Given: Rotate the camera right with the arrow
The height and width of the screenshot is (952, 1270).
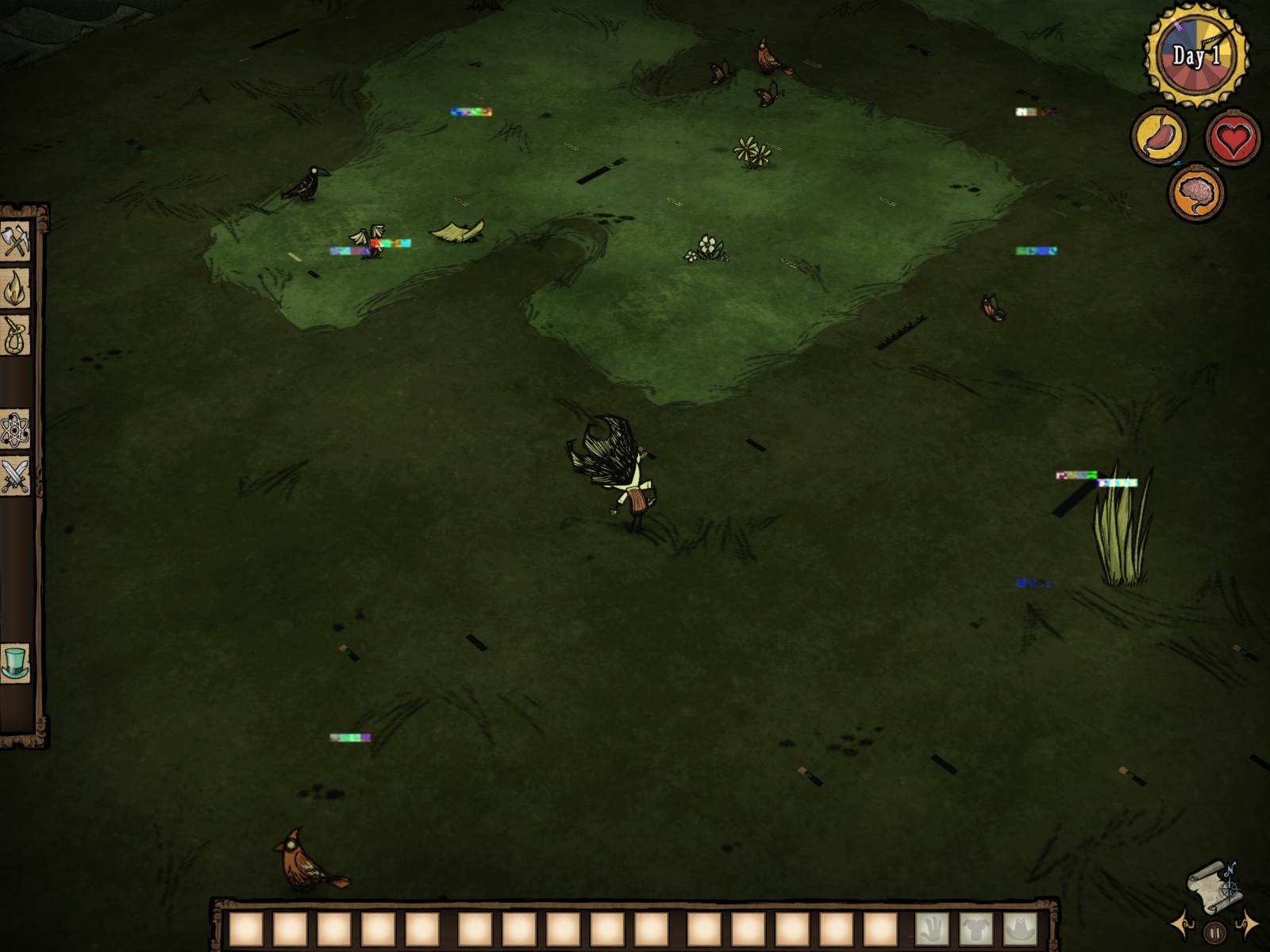Looking at the screenshot, I should click(x=1247, y=923).
